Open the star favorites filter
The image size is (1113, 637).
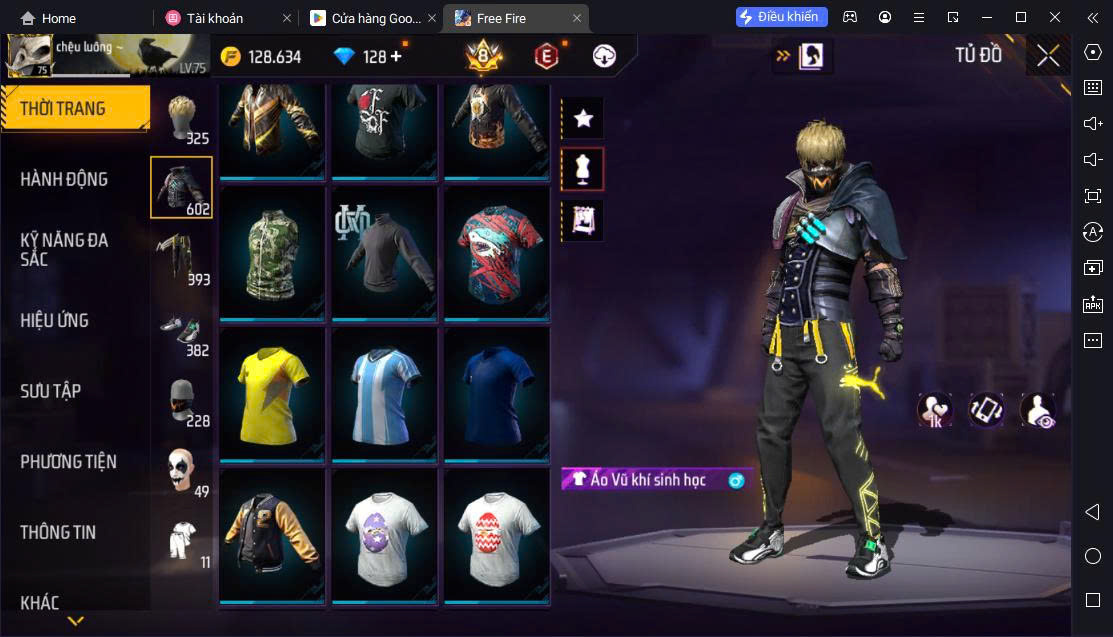583,118
